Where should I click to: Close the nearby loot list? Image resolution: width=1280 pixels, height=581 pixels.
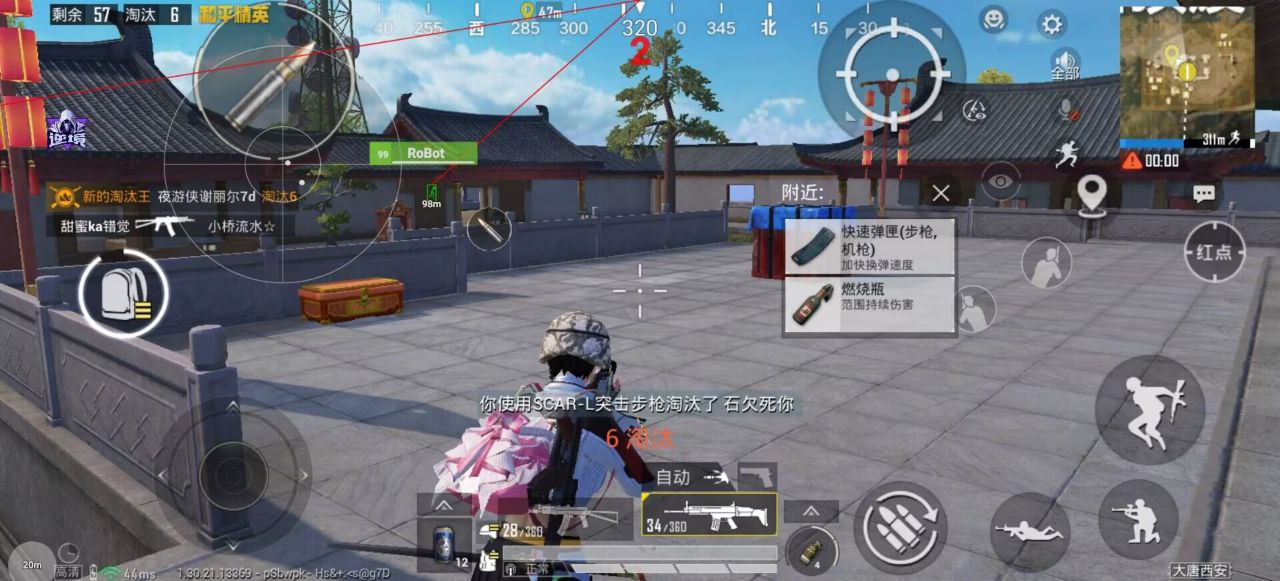pos(940,193)
